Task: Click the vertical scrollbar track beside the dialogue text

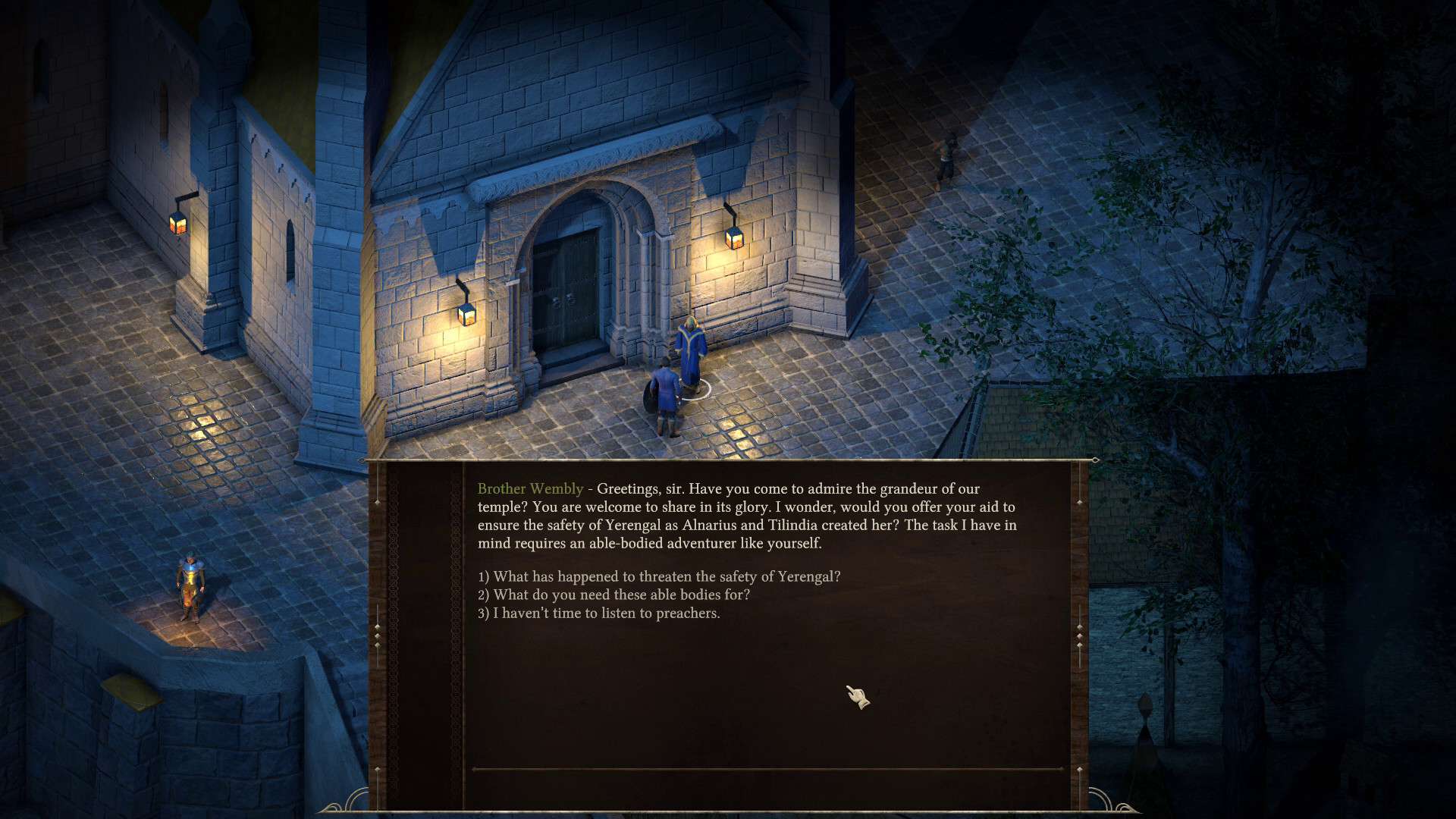Action: [1079, 569]
